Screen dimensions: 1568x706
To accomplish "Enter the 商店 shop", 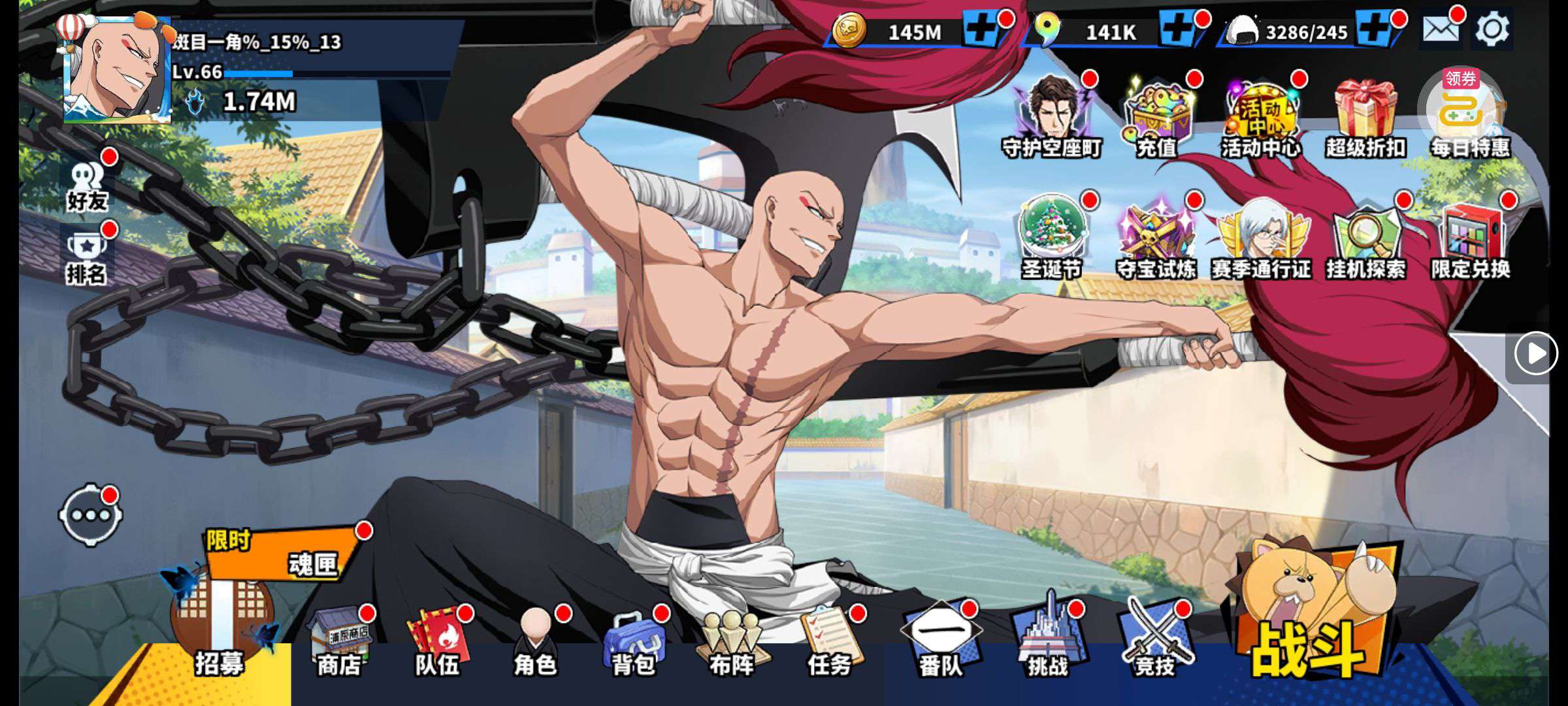I will point(340,644).
